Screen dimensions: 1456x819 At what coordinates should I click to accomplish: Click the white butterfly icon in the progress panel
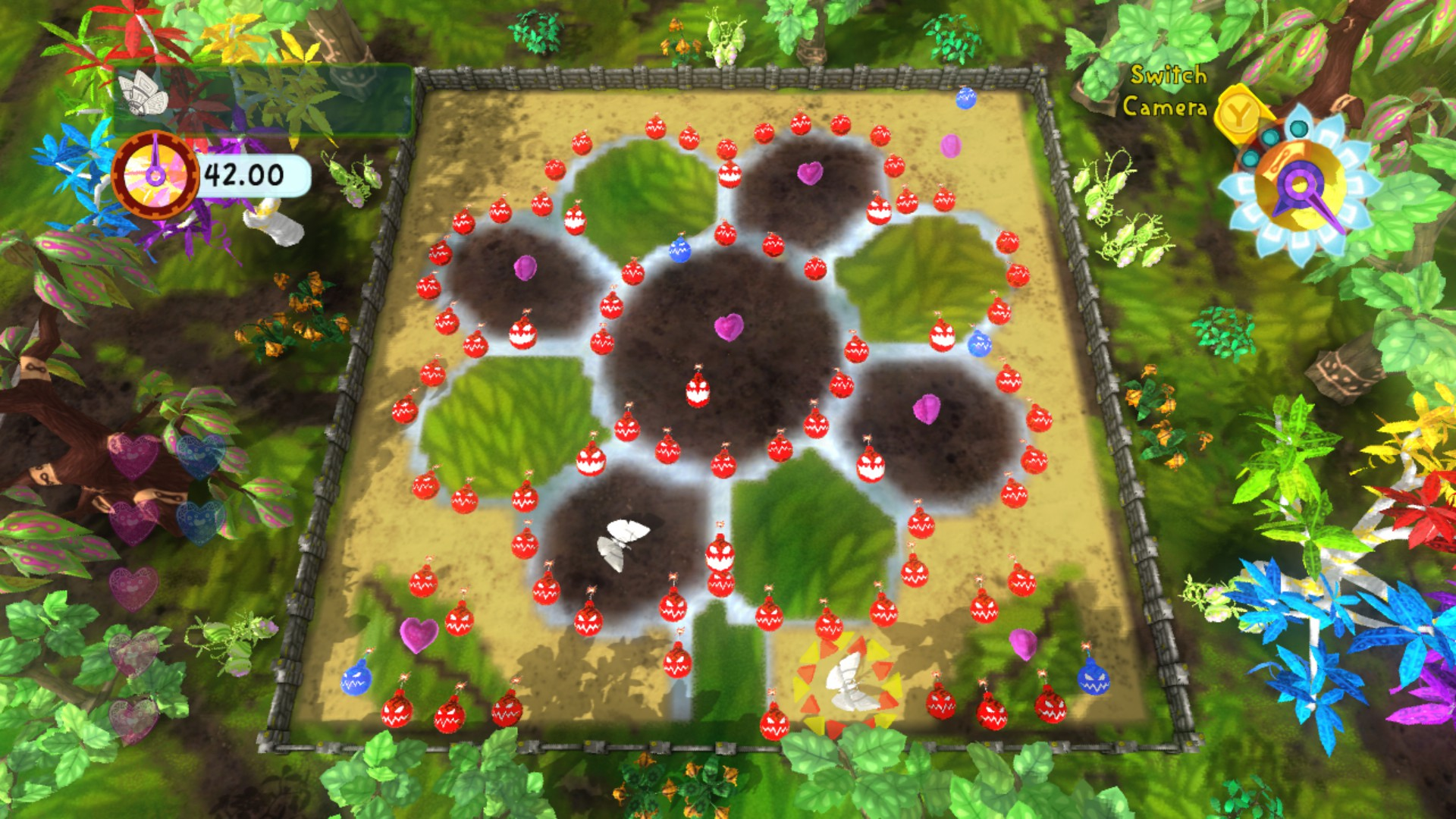(145, 93)
